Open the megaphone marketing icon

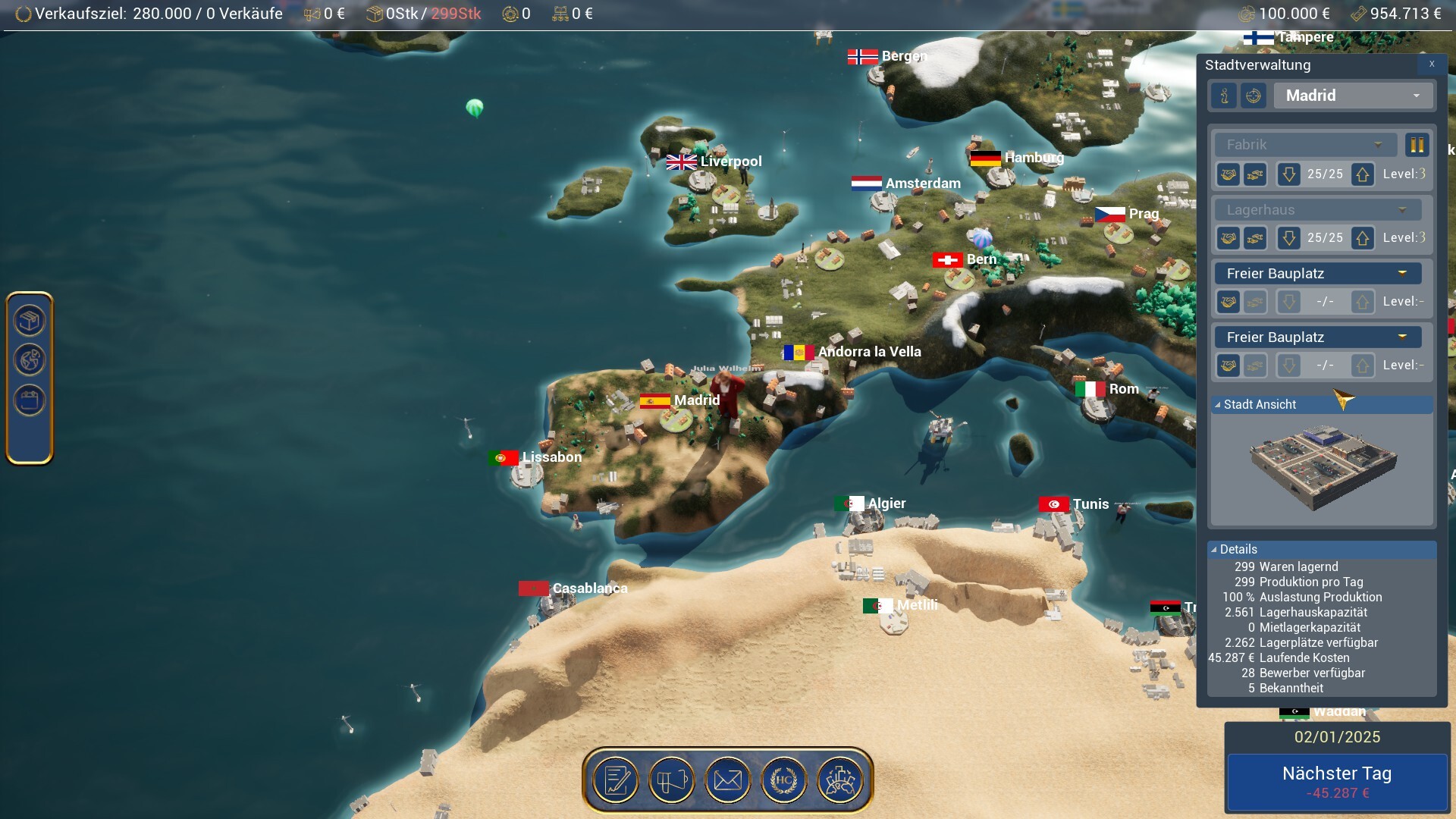(672, 780)
